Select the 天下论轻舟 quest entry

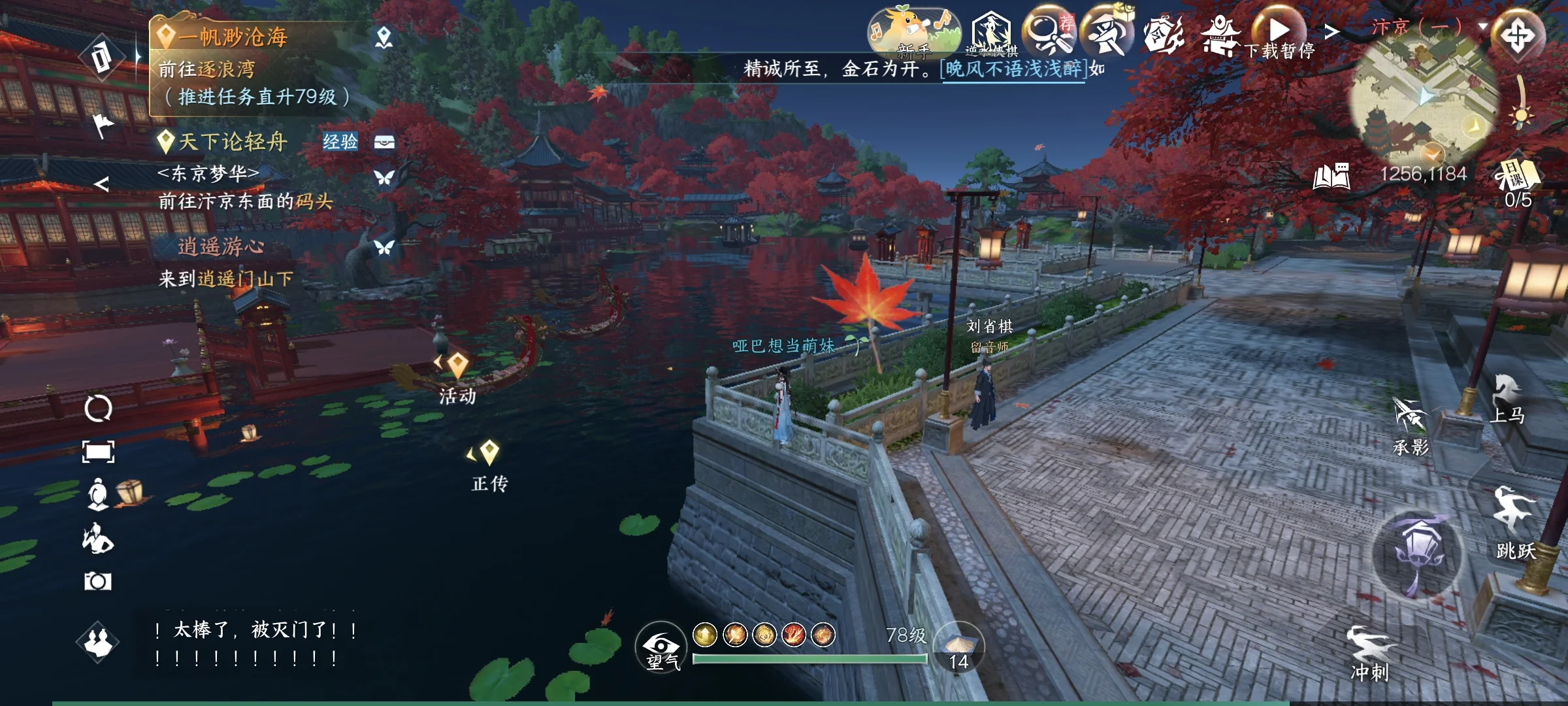tap(232, 139)
